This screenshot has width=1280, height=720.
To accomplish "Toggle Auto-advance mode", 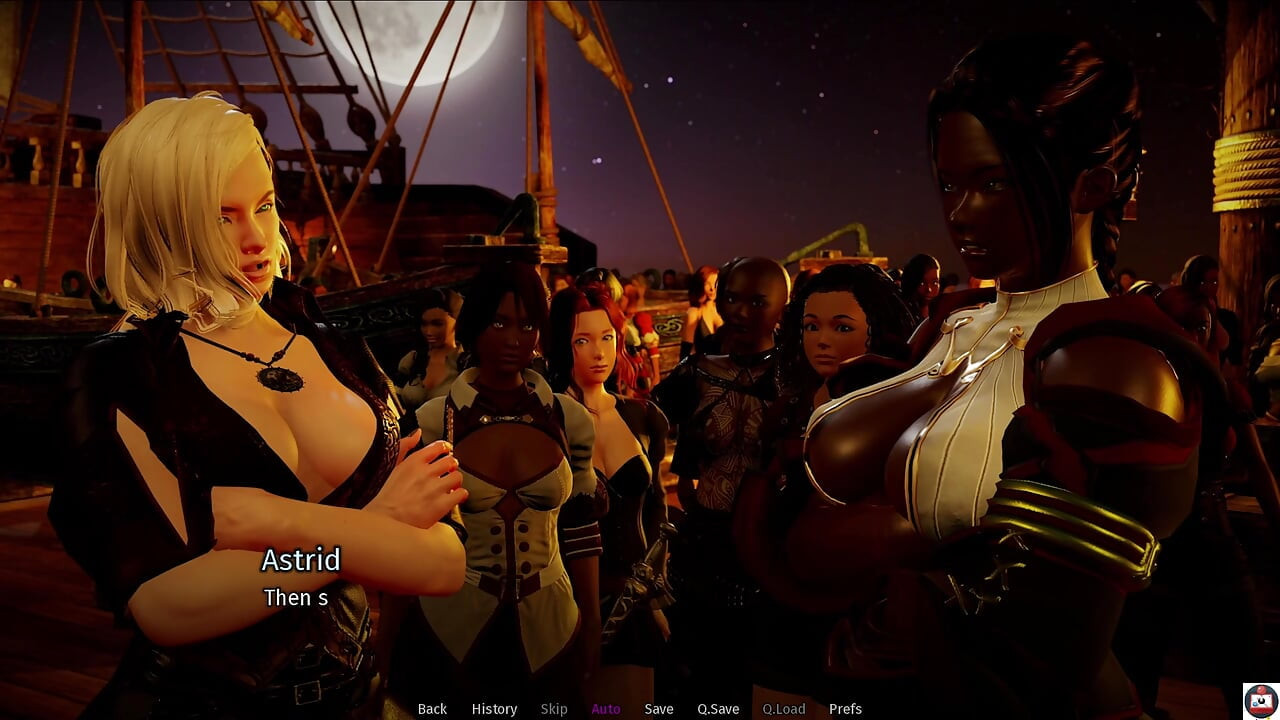I will click(x=606, y=709).
